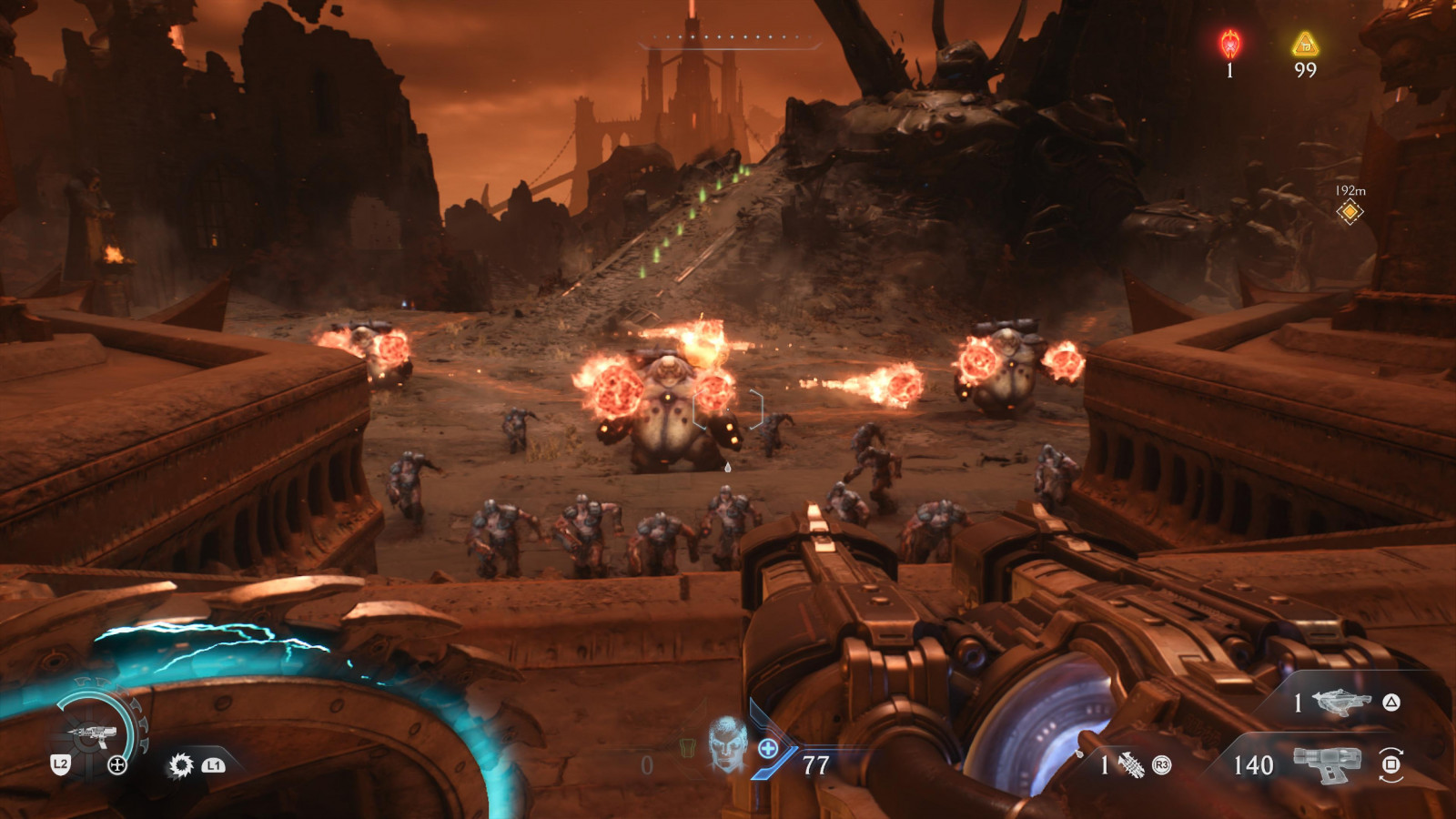Select the pistol-shaped equipped weapon icon
The image size is (1456, 819).
1327,764
